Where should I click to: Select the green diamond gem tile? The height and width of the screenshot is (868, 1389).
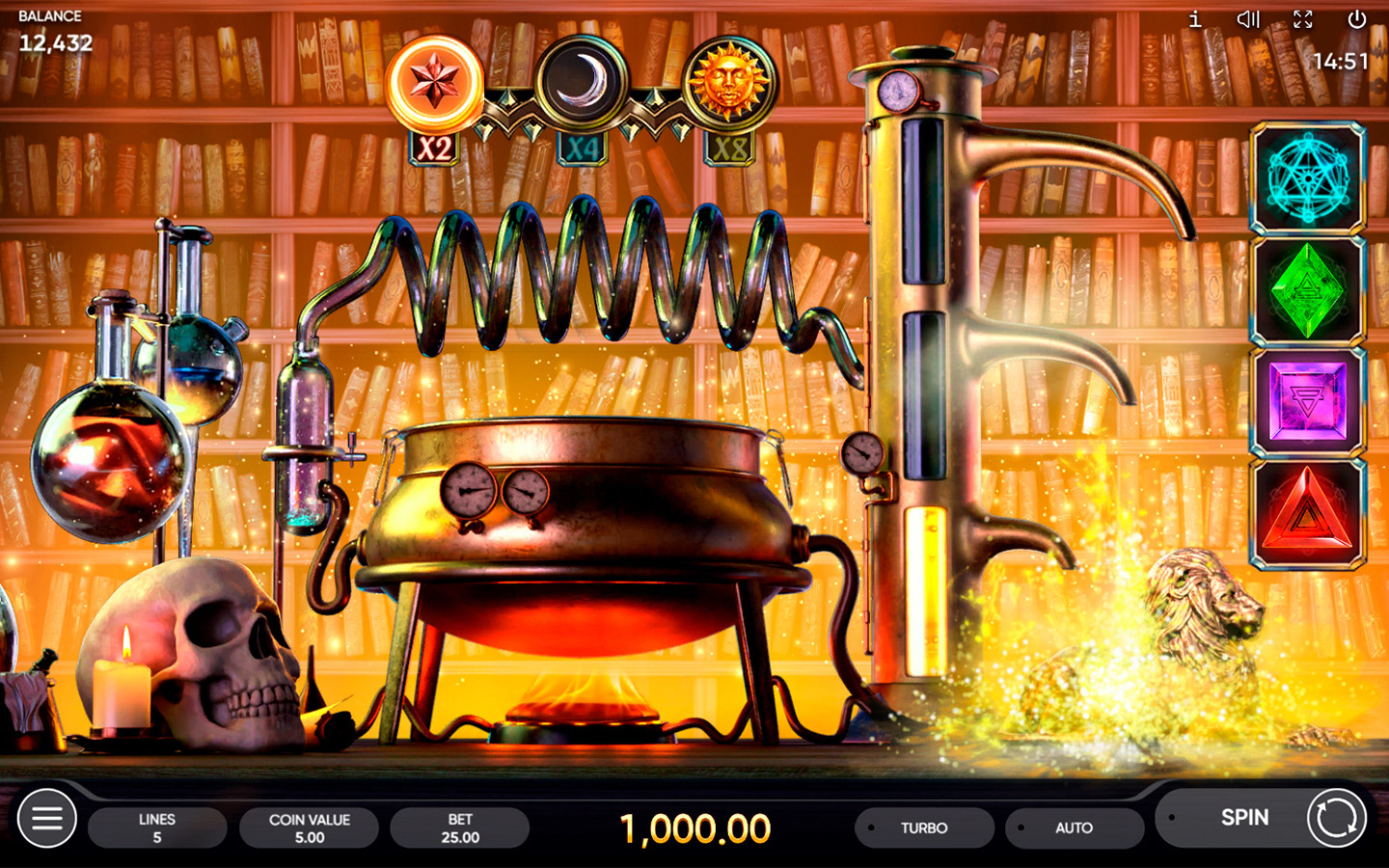pos(1308,290)
